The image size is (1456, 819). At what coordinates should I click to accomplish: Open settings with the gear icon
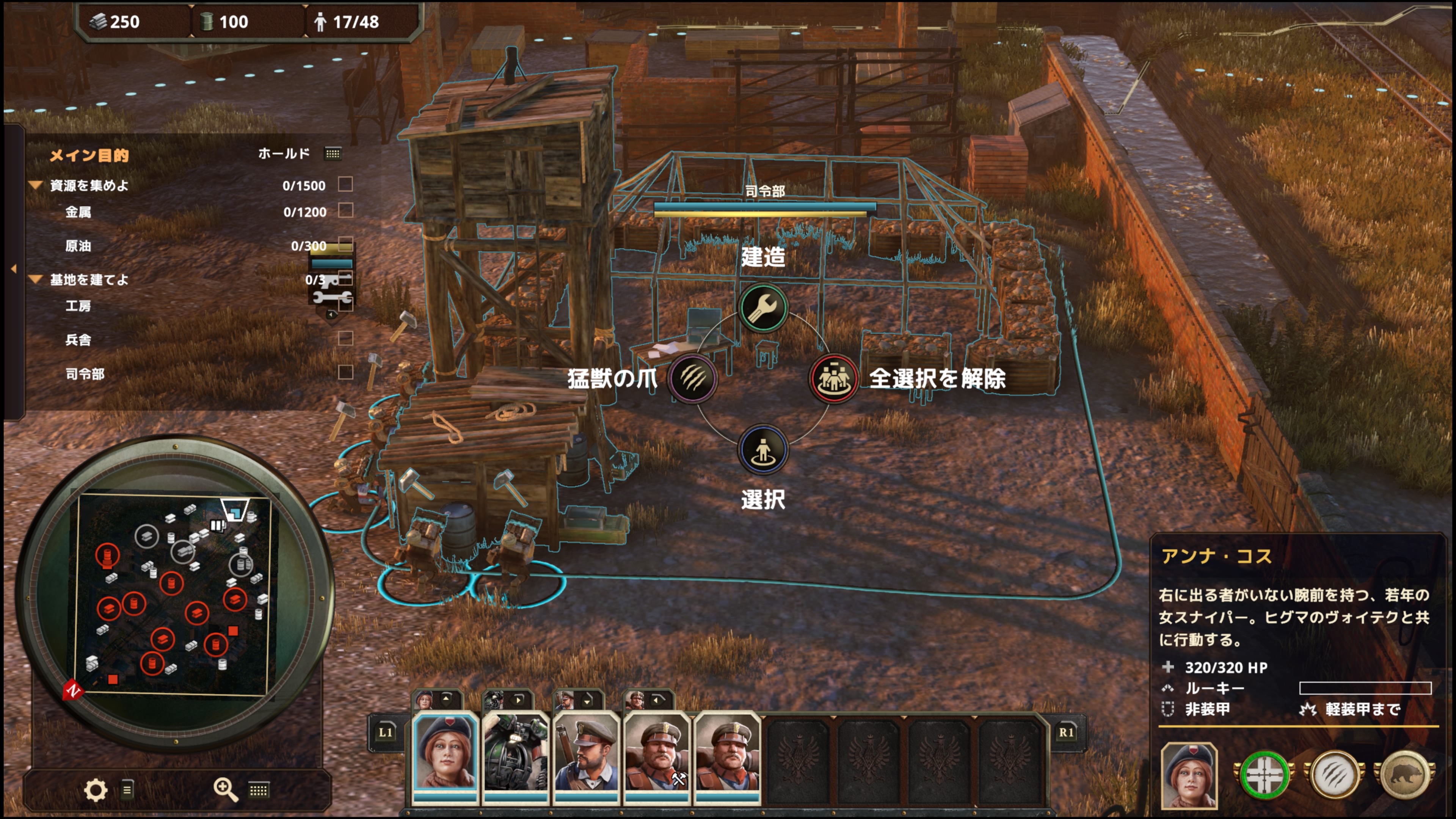(x=95, y=789)
